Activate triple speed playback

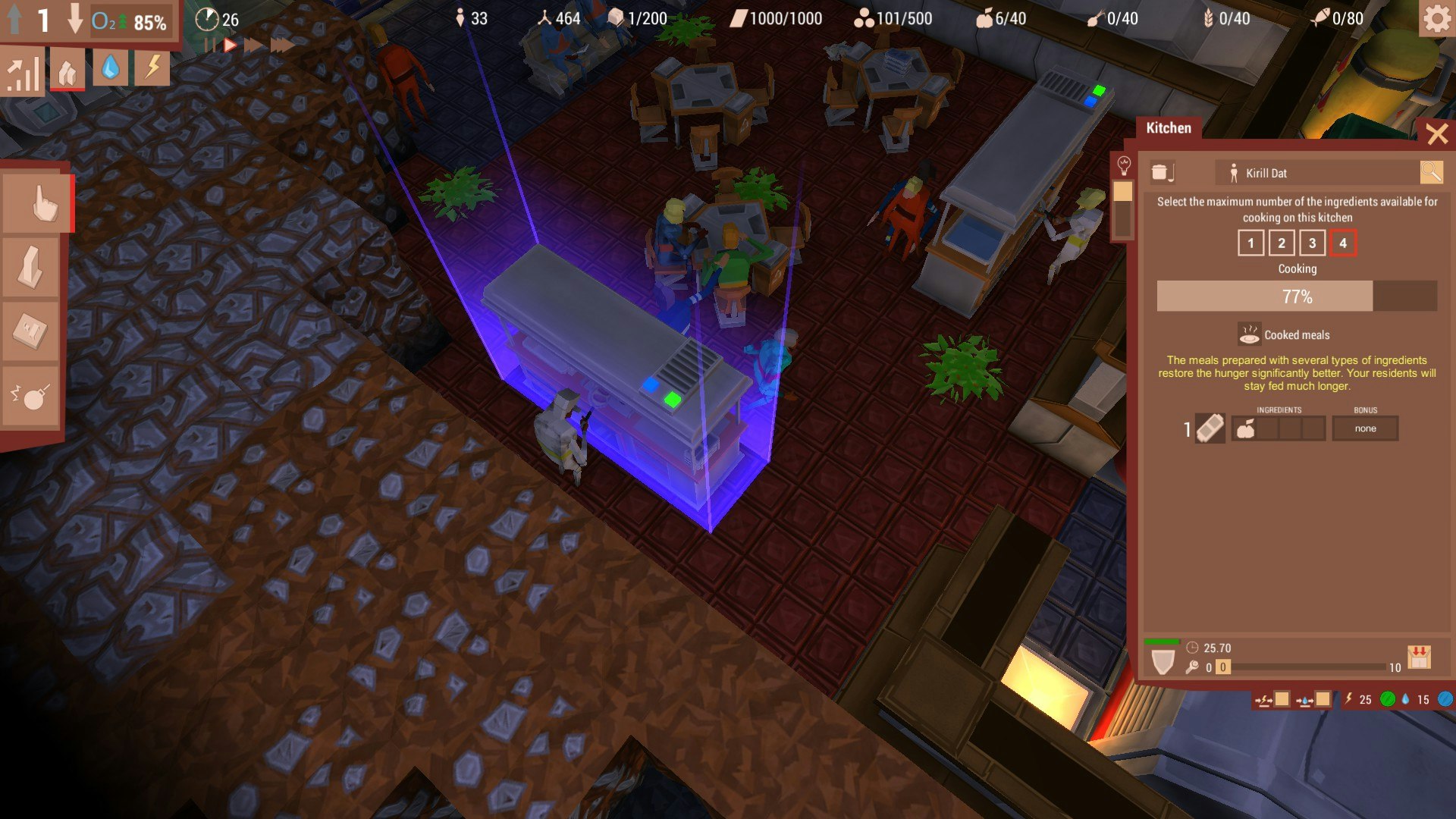tap(281, 43)
